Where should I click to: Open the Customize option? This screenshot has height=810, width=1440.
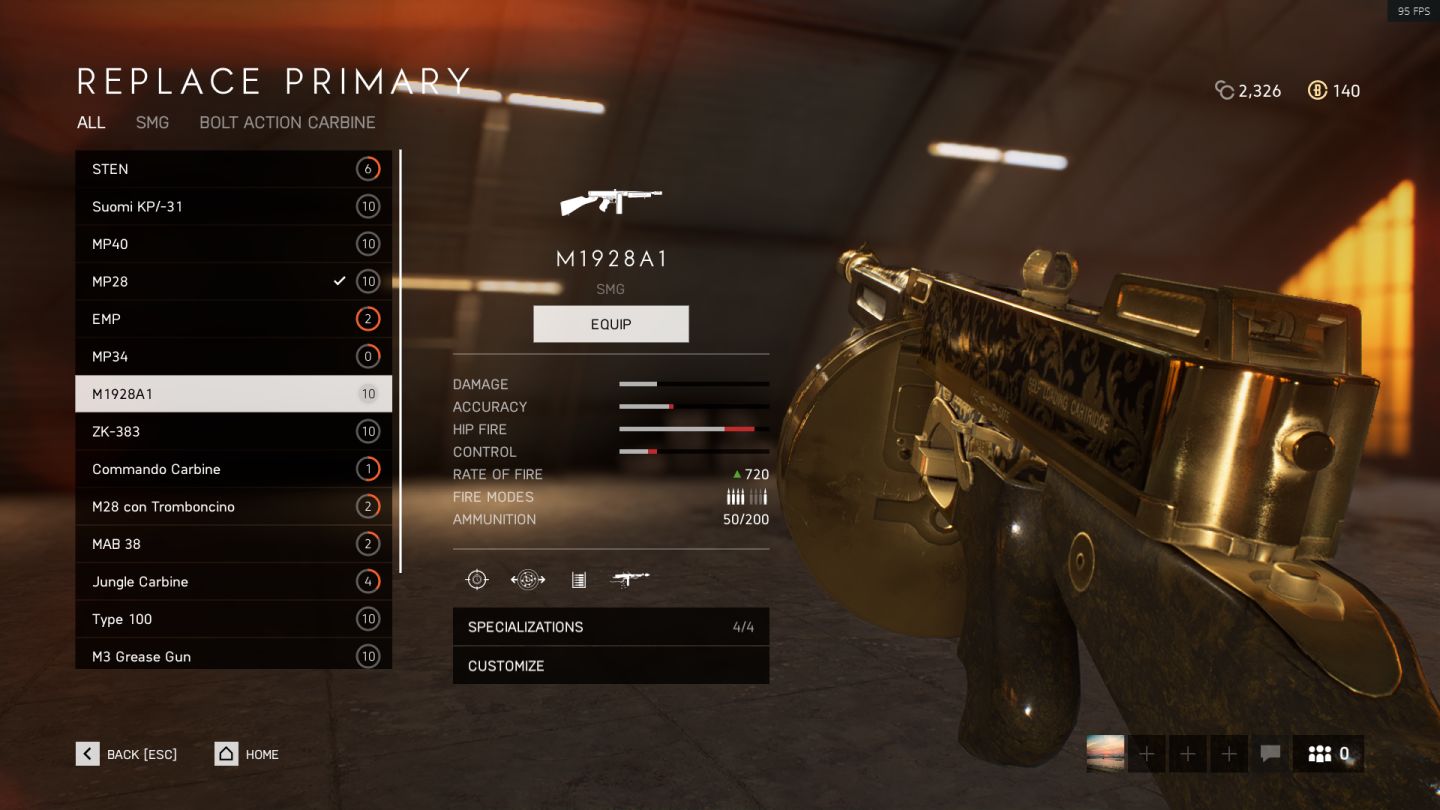pyautogui.click(x=610, y=666)
